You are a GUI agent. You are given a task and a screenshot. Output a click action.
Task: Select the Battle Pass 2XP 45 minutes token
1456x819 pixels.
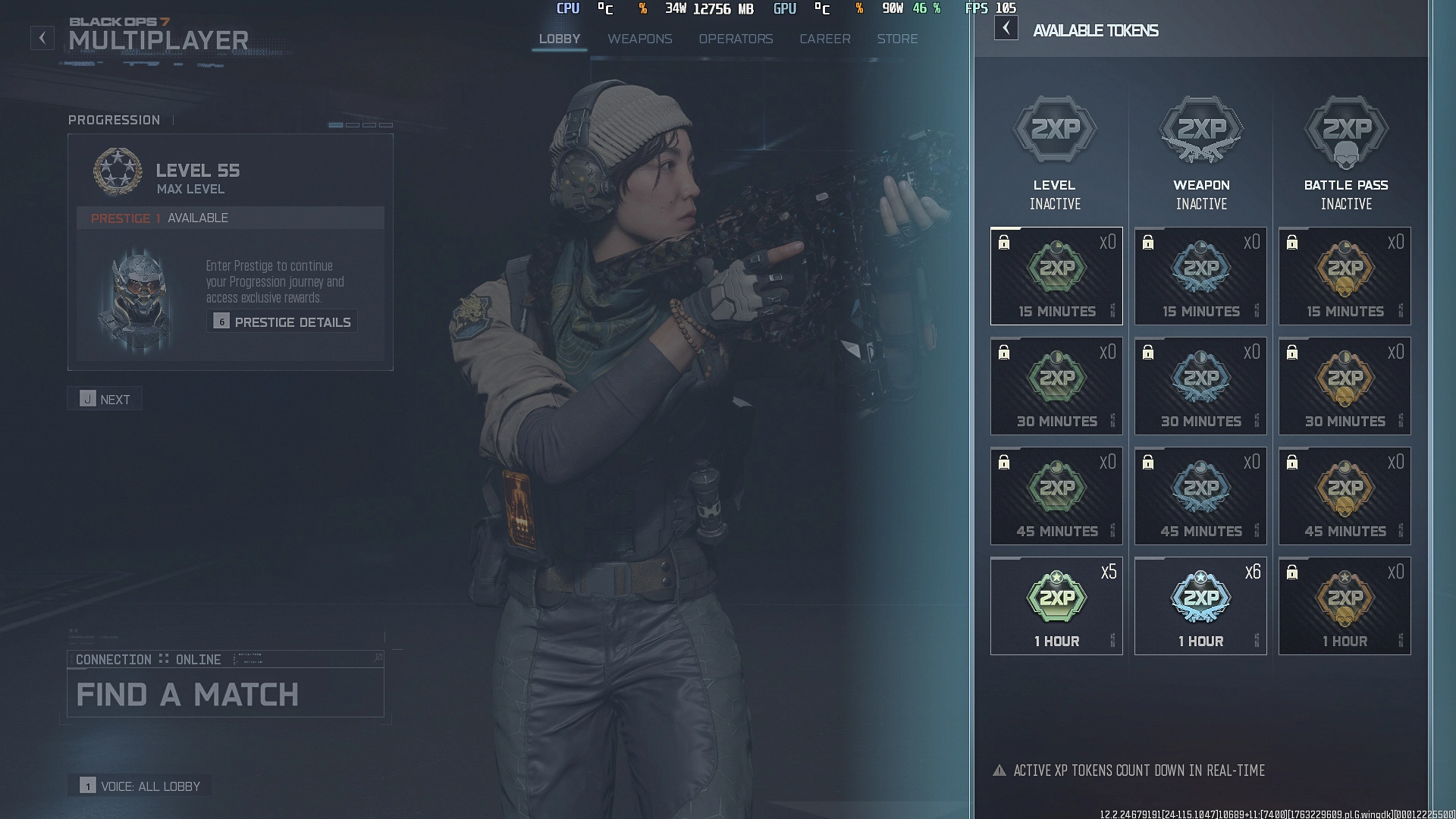tap(1345, 495)
